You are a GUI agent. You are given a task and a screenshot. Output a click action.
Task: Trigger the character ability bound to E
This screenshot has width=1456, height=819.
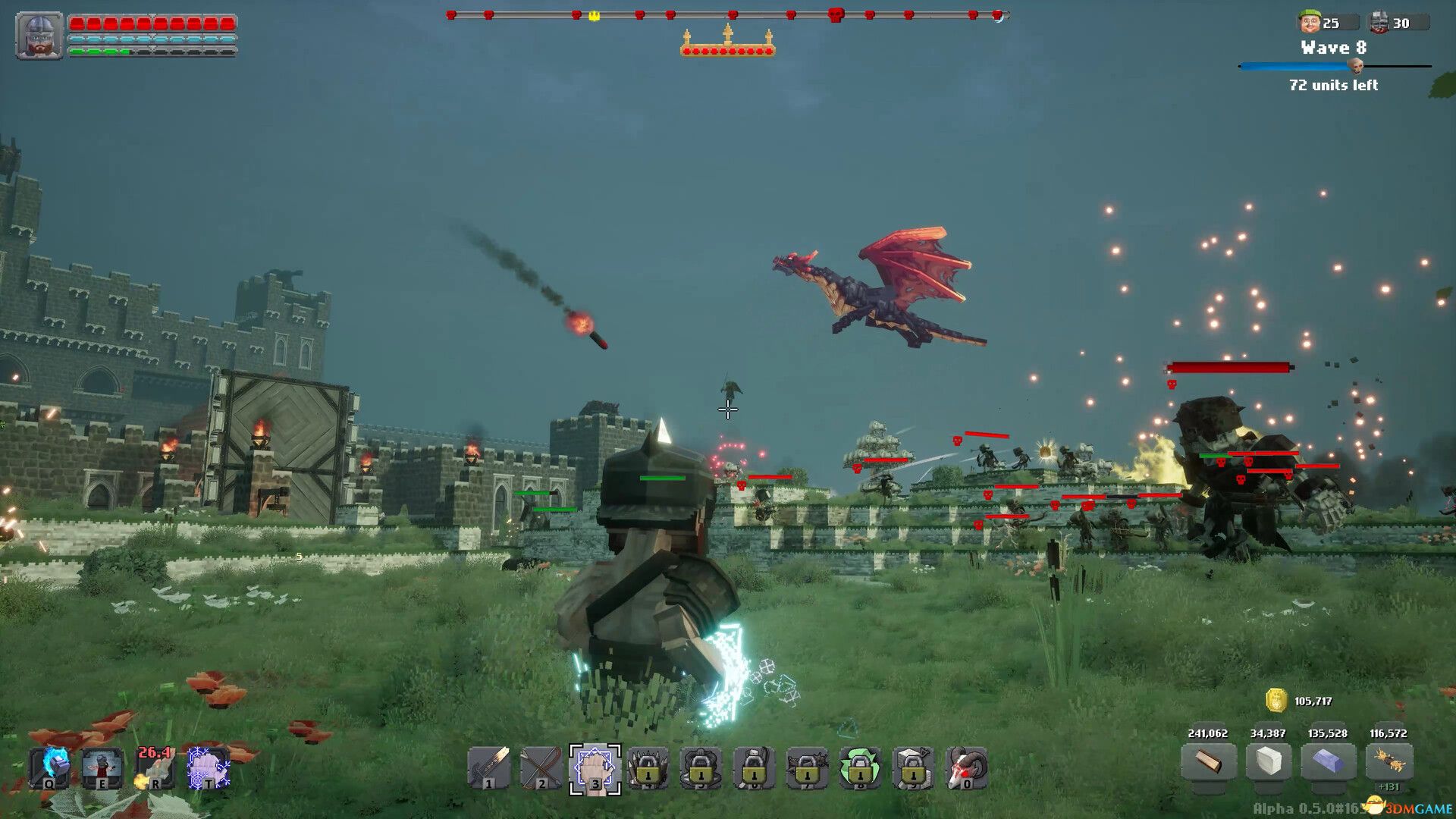102,768
